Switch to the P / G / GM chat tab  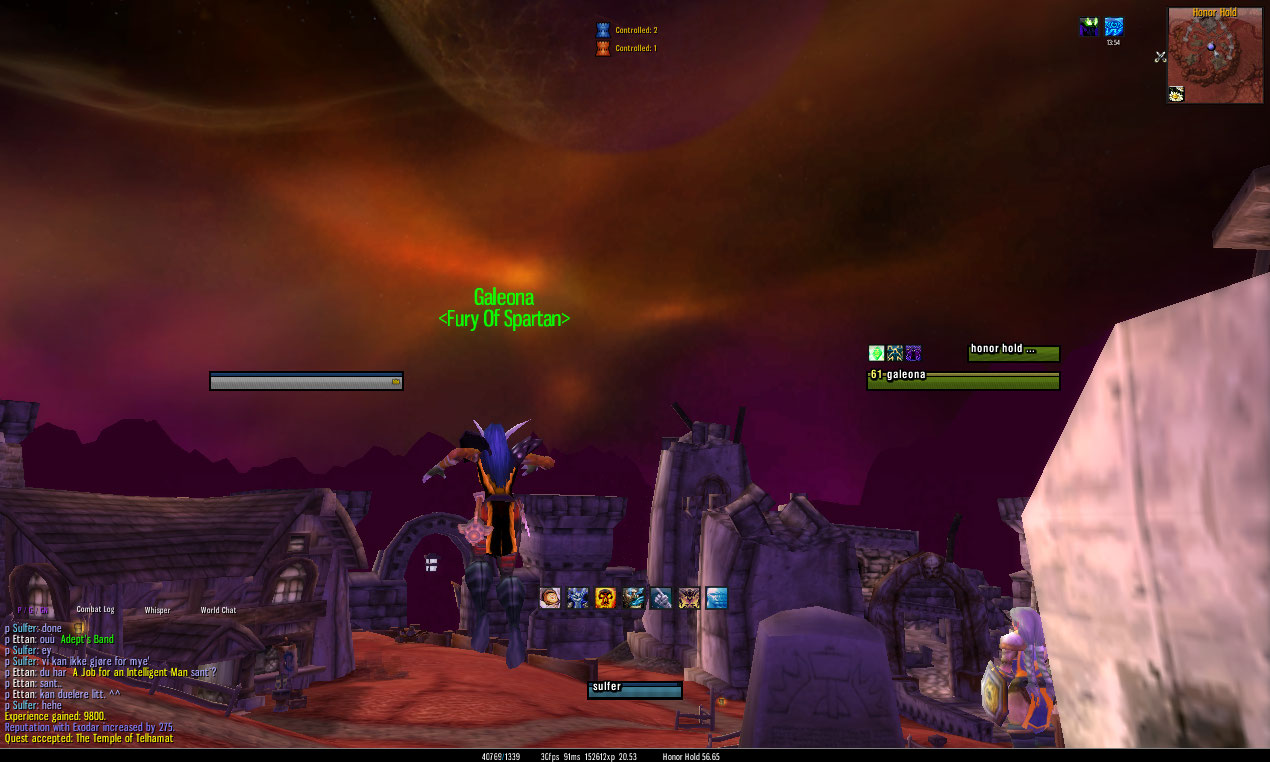click(32, 610)
